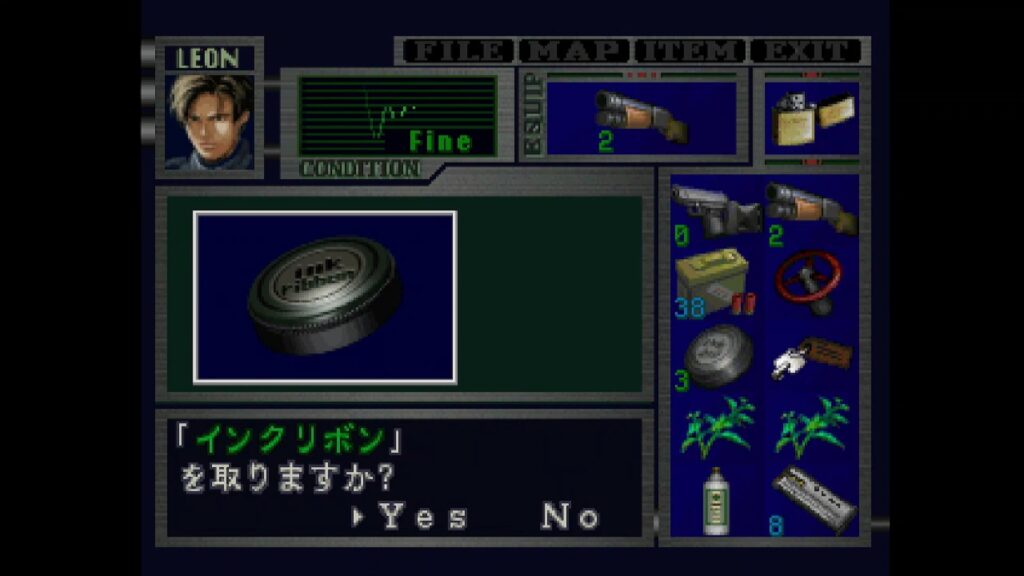This screenshot has width=1024, height=576.
Task: Pick the handgun showing 0 ammo
Action: pyautogui.click(x=715, y=210)
